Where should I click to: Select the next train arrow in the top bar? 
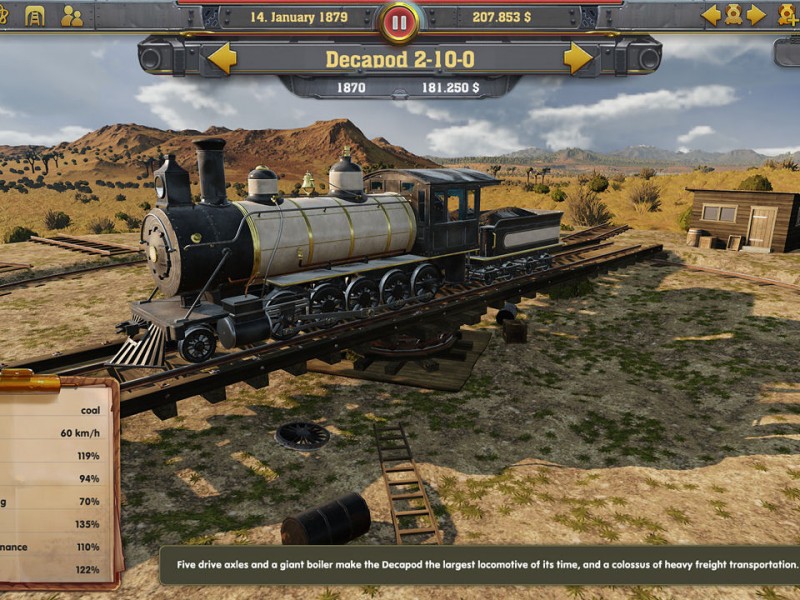[x=757, y=15]
